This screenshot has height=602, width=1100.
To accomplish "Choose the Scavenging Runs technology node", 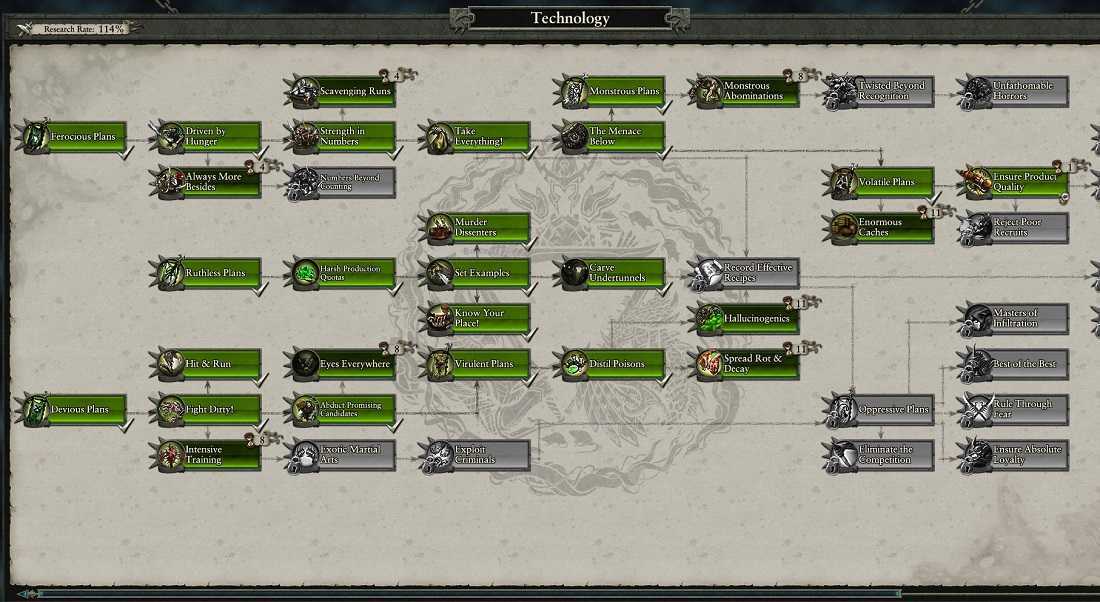I will tap(347, 92).
